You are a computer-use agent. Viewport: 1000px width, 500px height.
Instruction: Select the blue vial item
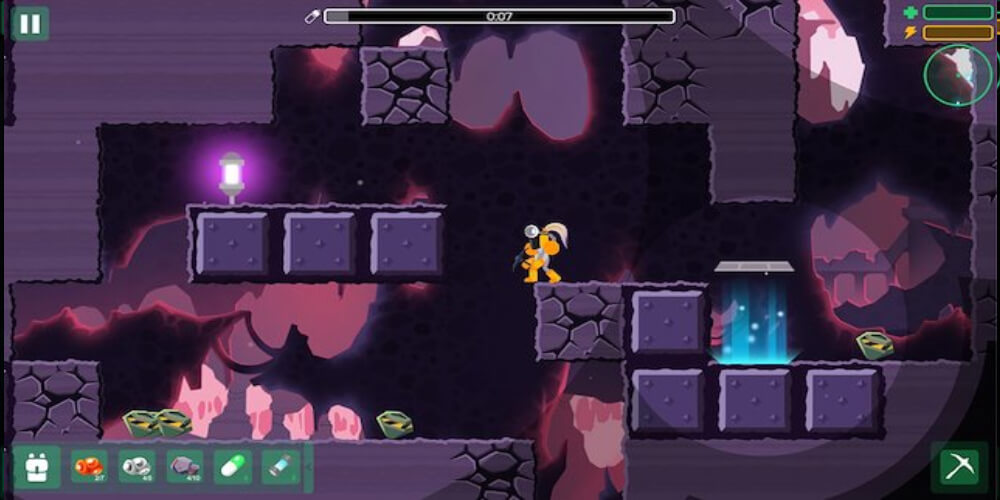click(280, 466)
